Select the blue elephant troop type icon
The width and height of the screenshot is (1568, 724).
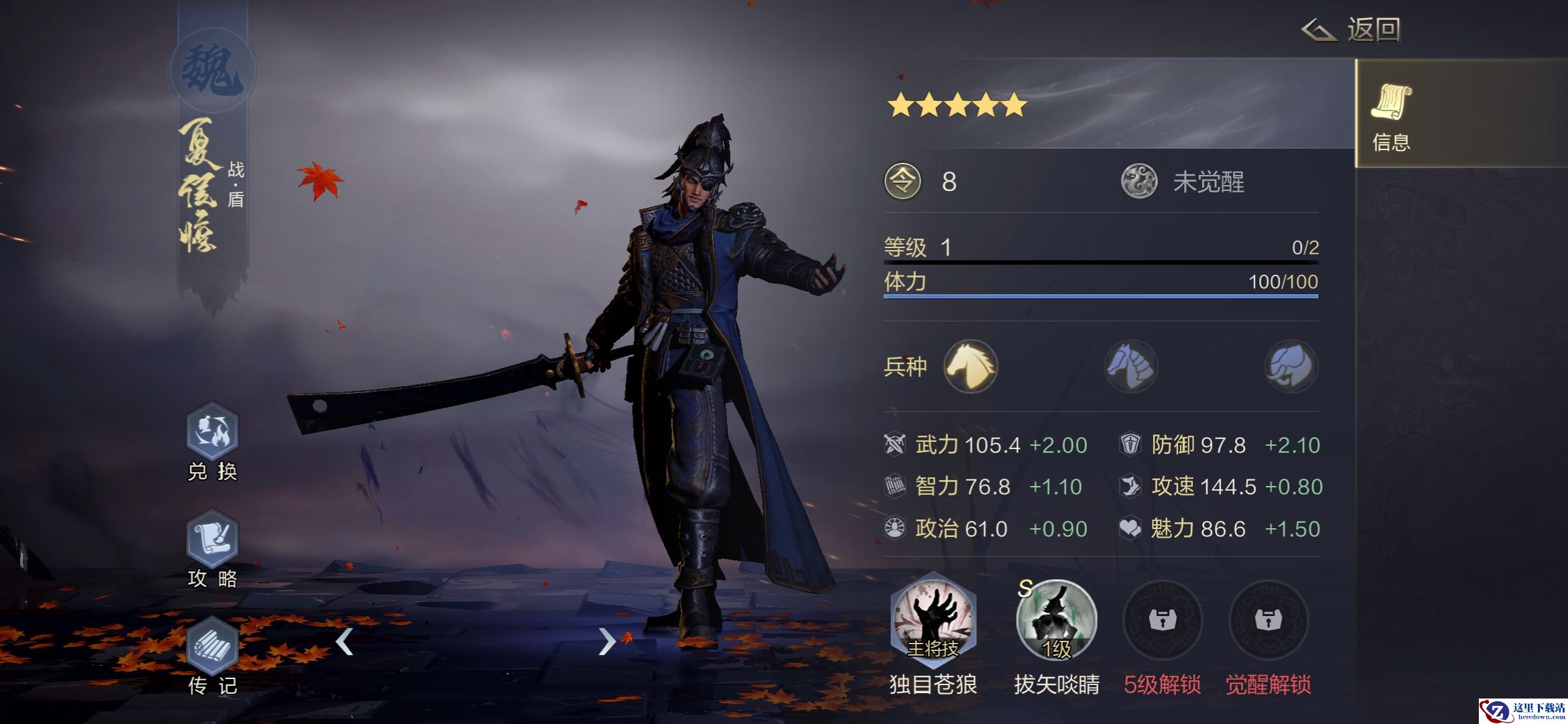pos(1291,366)
